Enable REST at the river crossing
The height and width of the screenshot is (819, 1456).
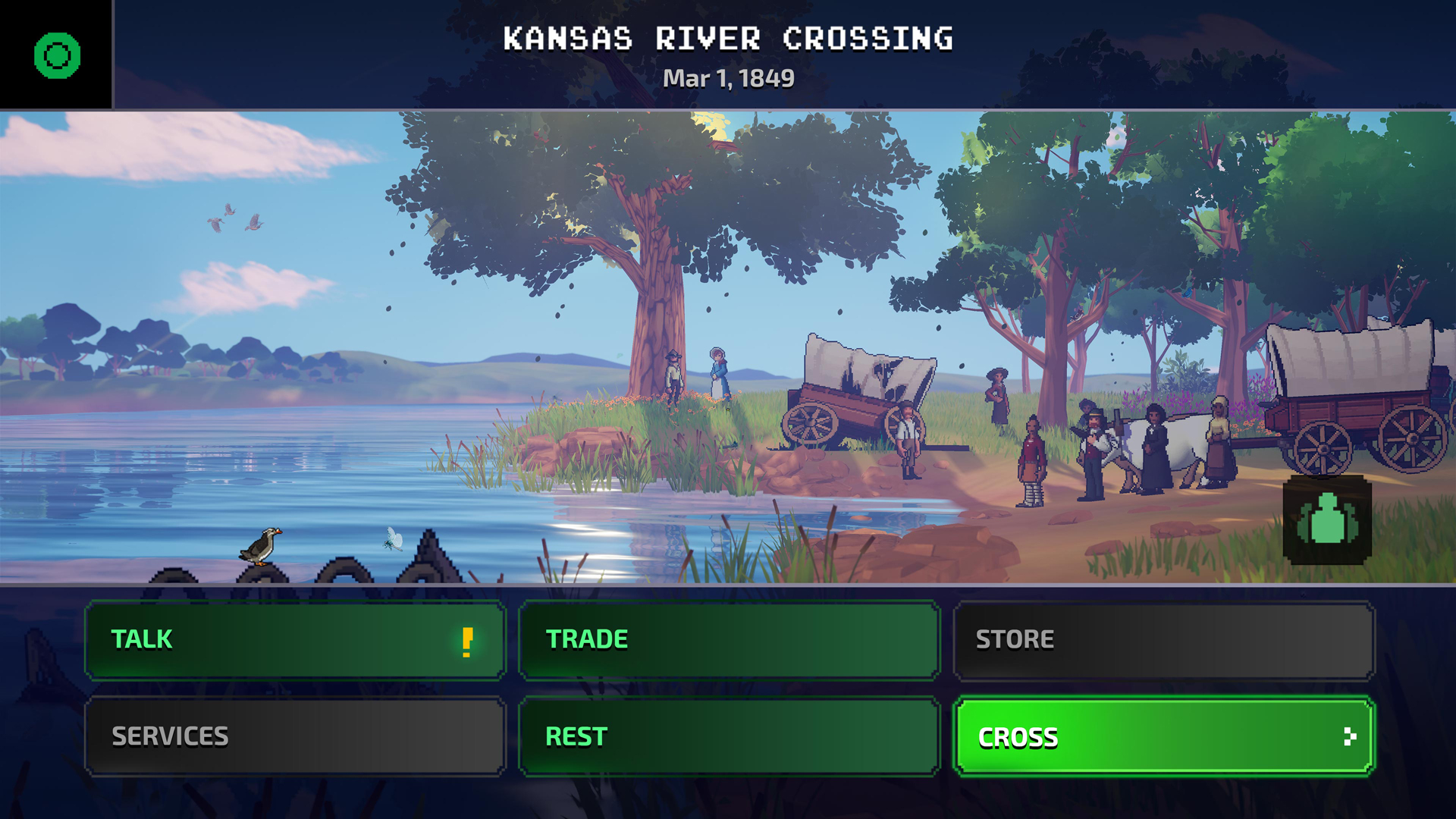coord(728,735)
